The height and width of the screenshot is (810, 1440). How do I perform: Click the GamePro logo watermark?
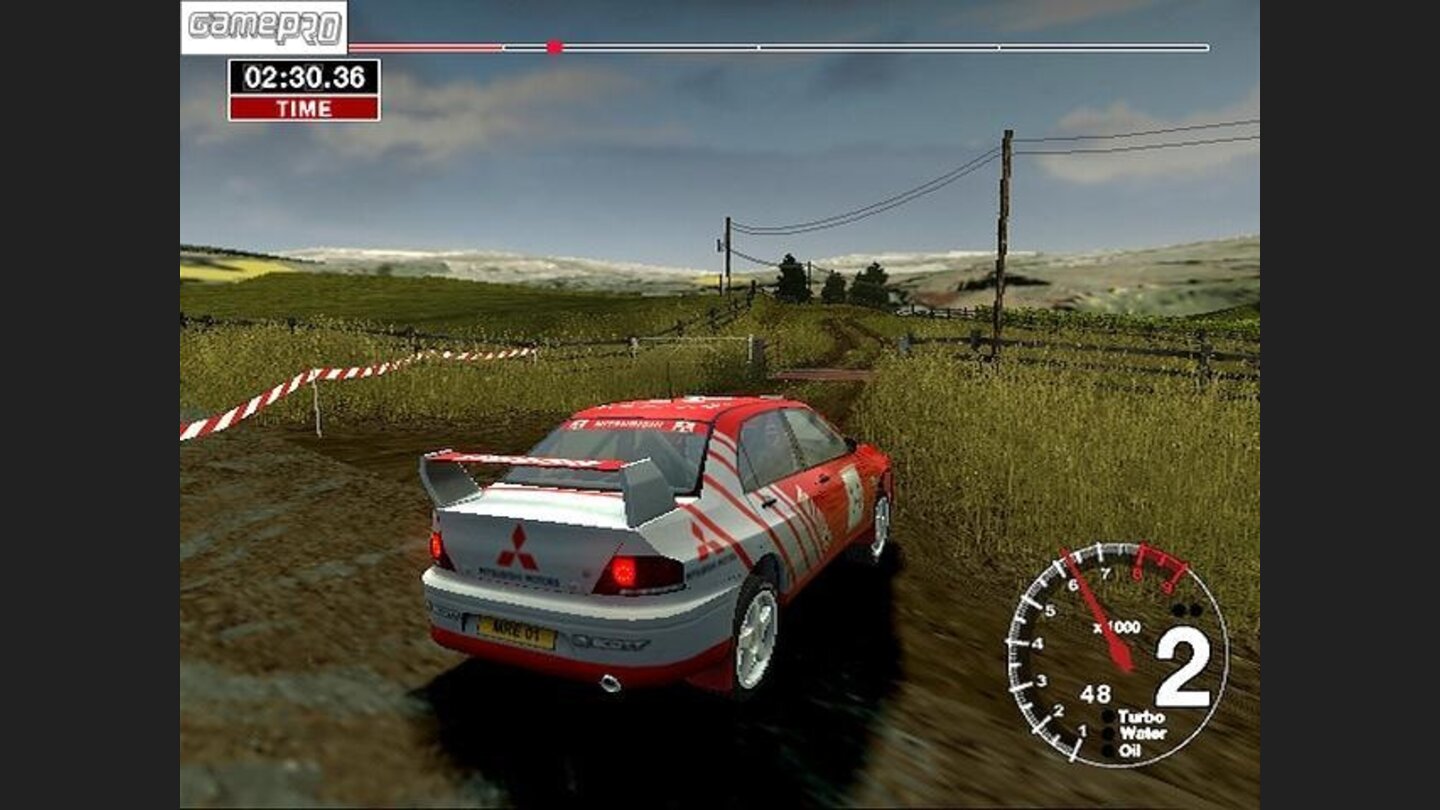tap(264, 26)
